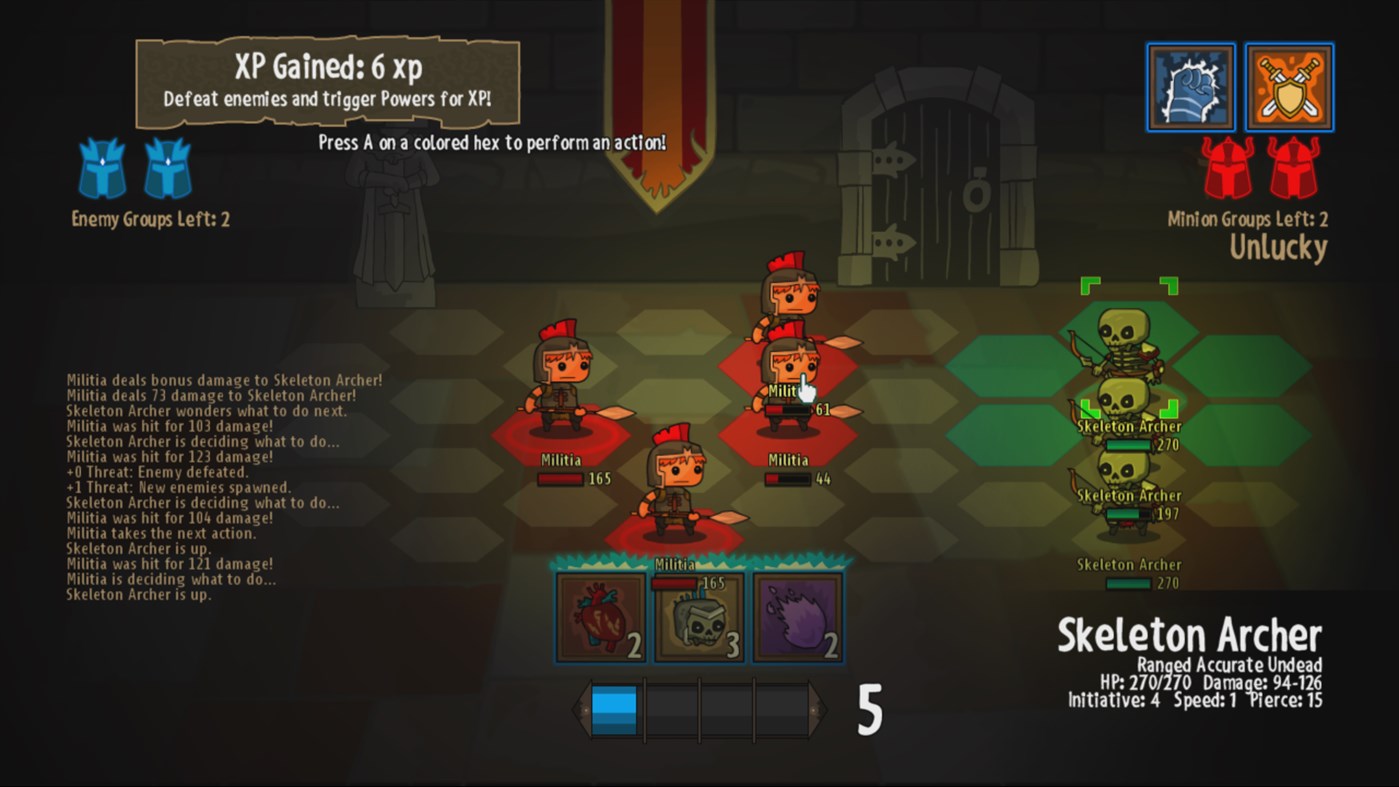Open the Skeleton Archer stat panel

[1190, 660]
